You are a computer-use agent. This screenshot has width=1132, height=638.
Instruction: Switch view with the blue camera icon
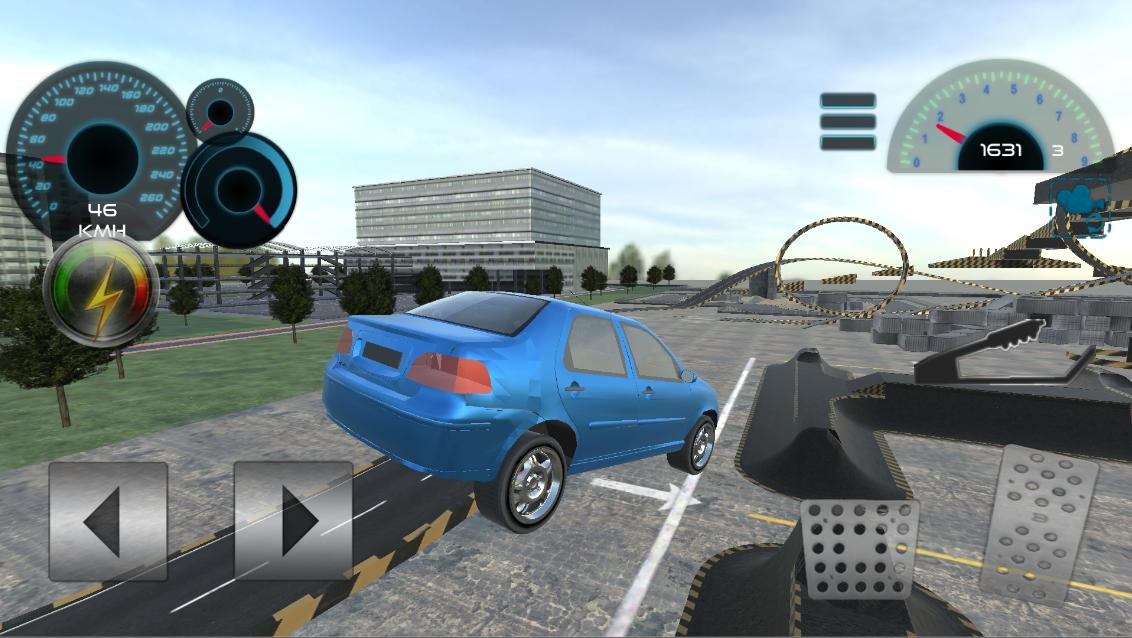(1081, 207)
